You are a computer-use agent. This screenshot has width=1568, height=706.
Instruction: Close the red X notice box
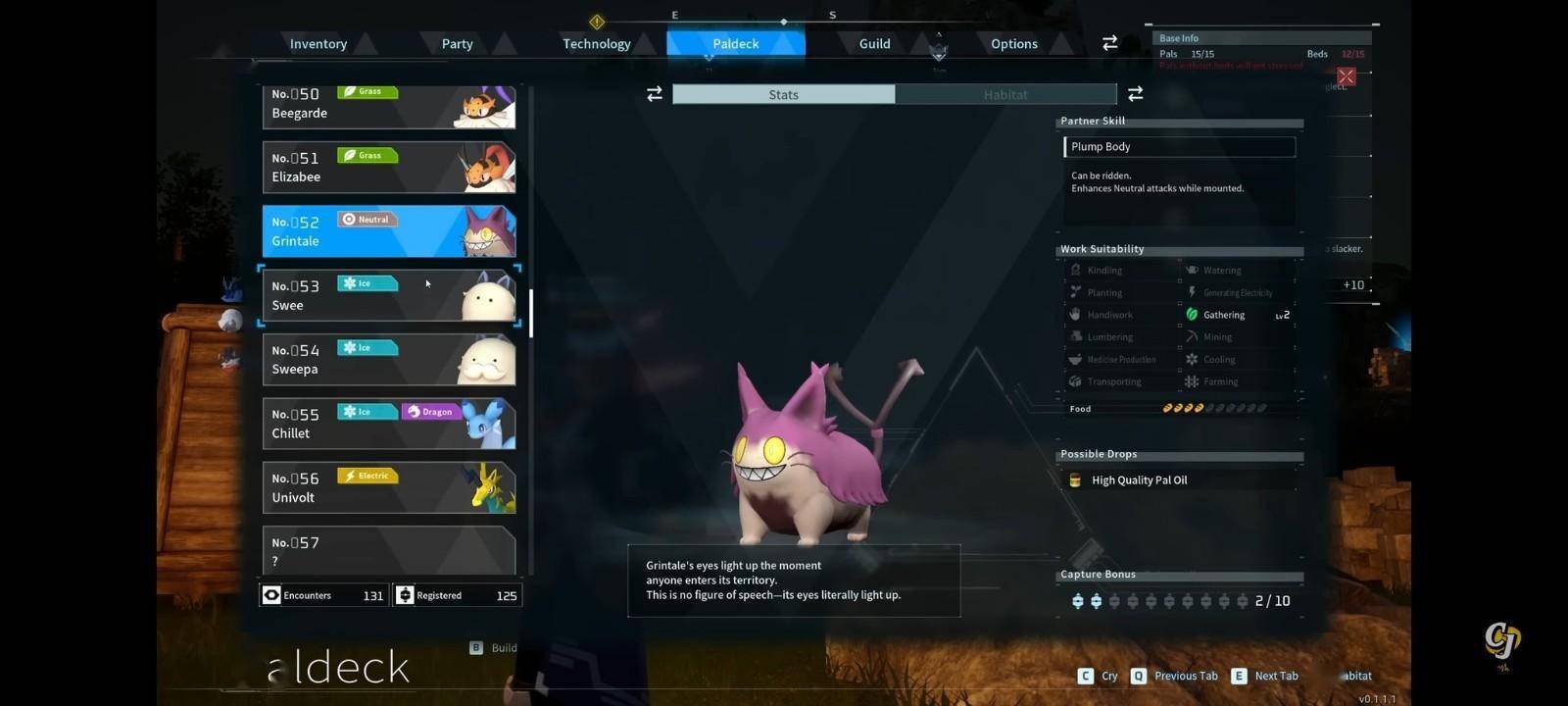pos(1347,76)
